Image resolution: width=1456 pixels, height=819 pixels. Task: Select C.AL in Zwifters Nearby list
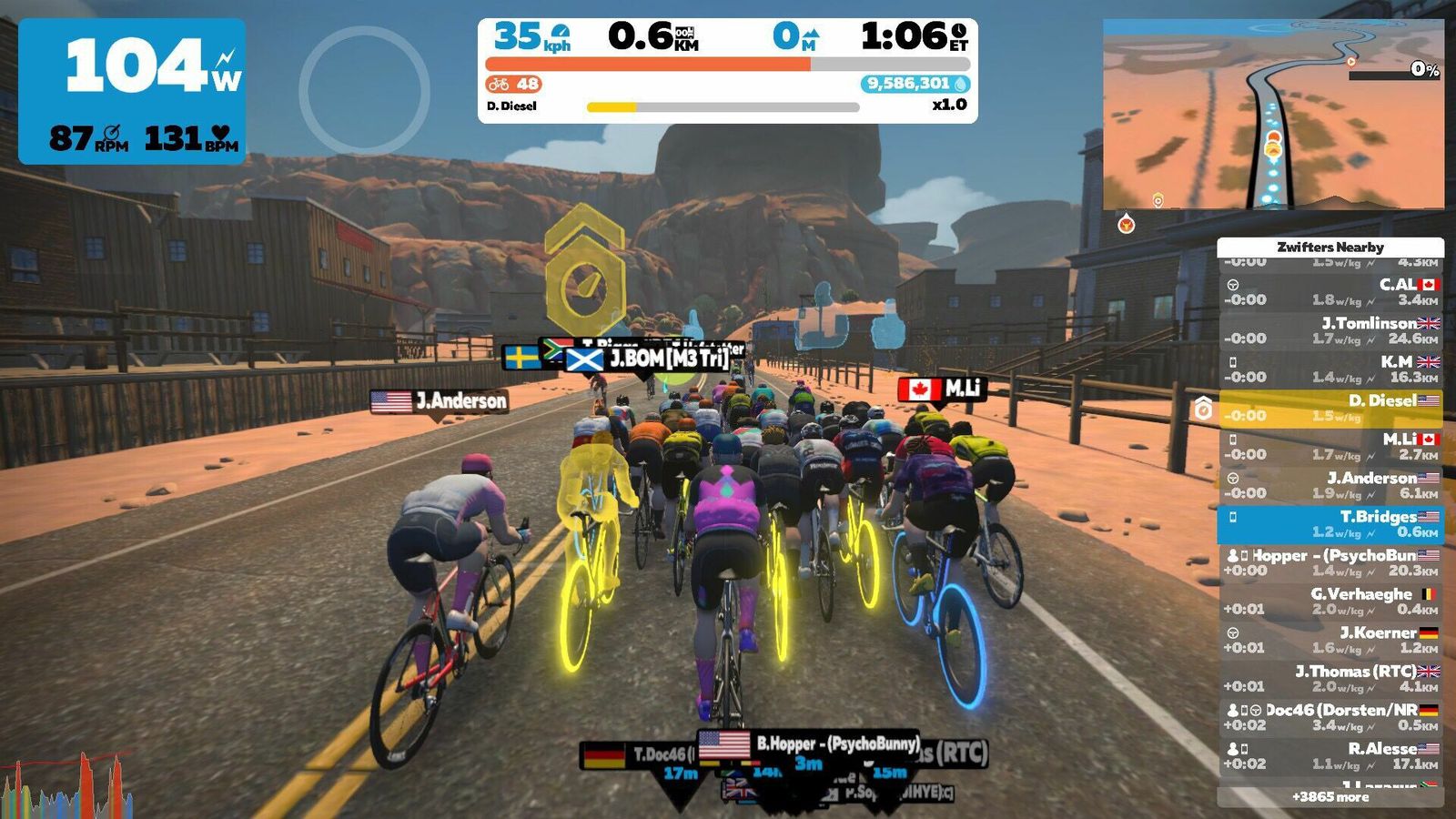pos(1330,292)
